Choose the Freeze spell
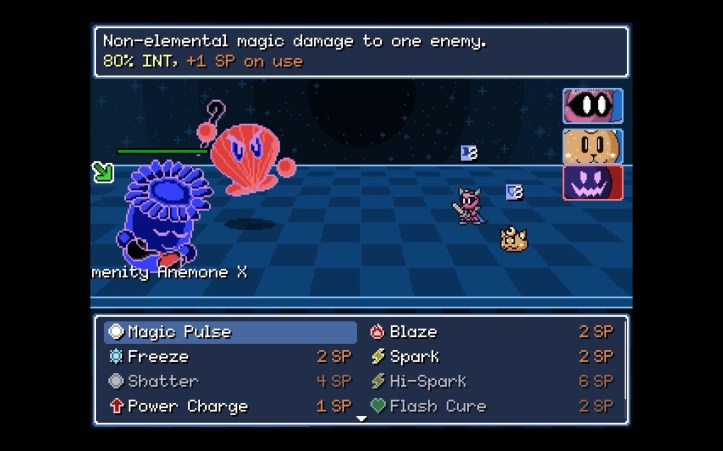723x451 pixels. click(230, 356)
